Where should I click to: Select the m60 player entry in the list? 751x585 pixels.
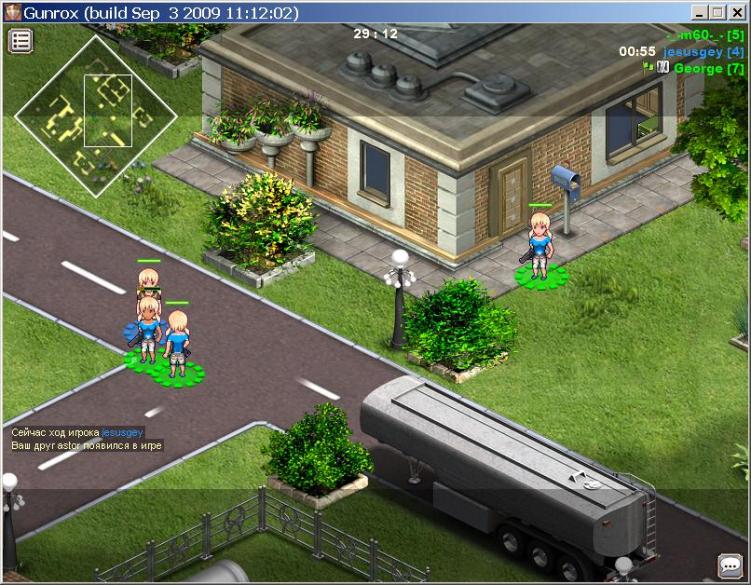705,35
